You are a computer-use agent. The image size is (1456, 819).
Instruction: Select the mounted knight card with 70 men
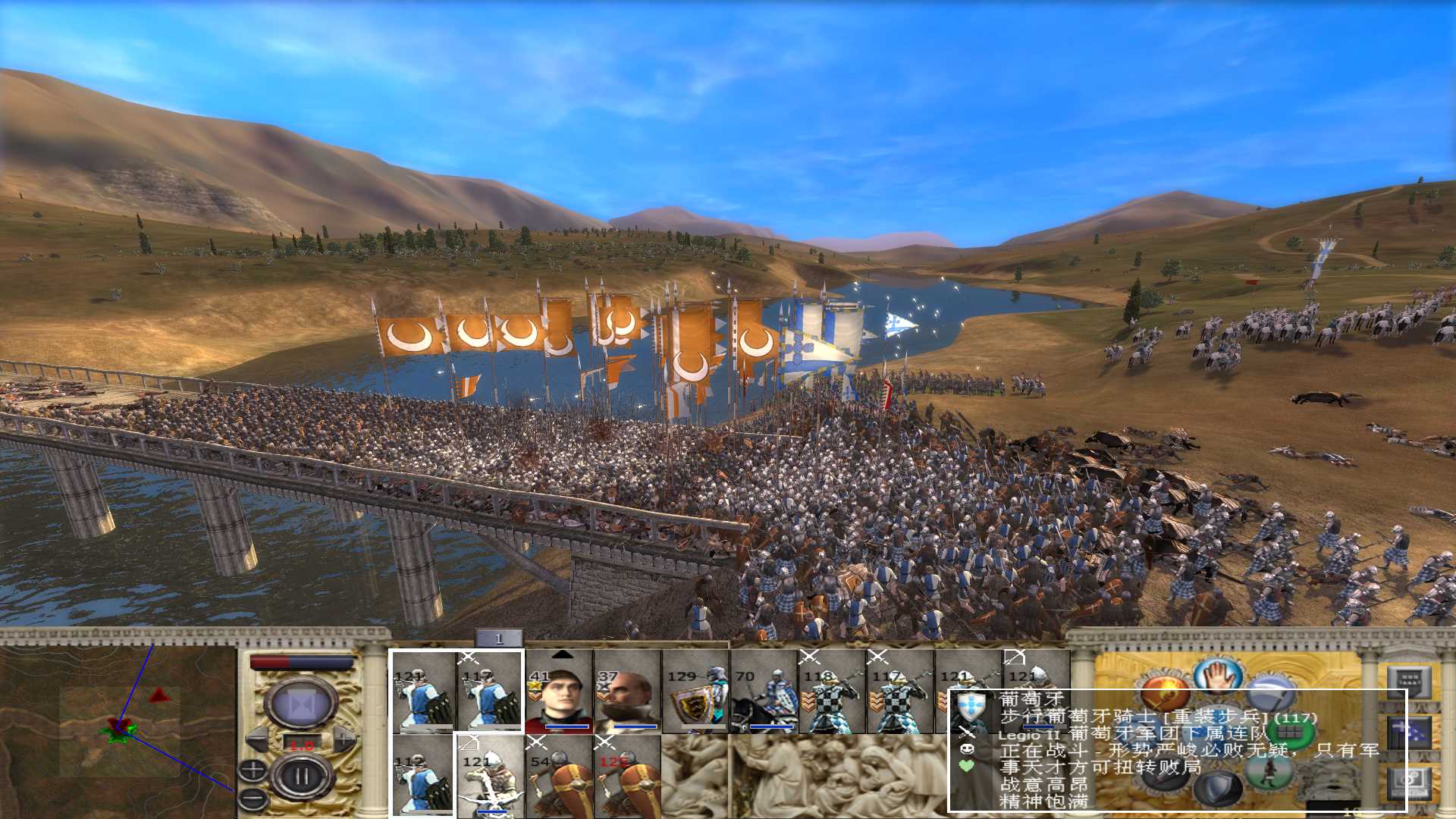click(x=764, y=692)
